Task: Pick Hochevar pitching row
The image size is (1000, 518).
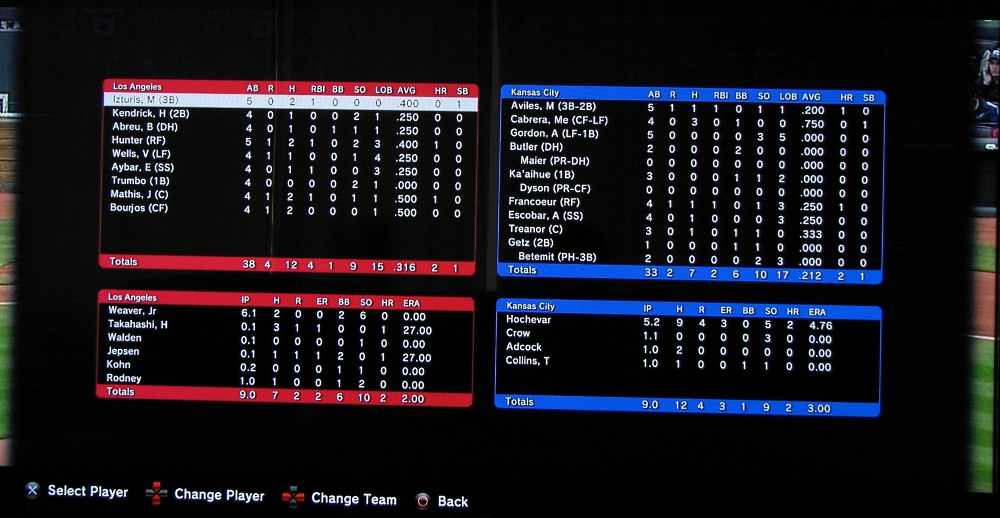Action: coord(529,320)
